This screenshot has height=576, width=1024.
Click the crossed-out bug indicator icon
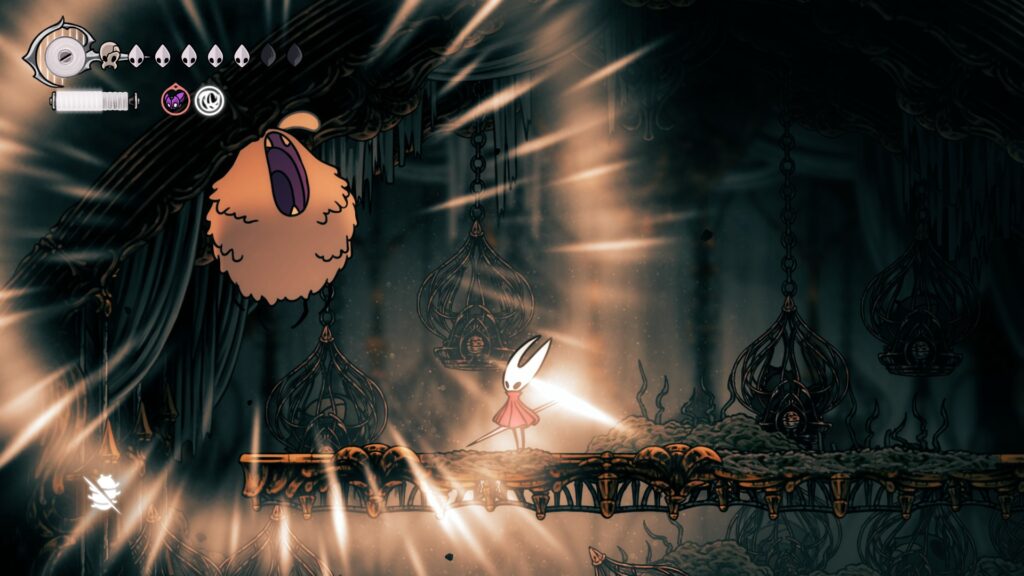(102, 493)
